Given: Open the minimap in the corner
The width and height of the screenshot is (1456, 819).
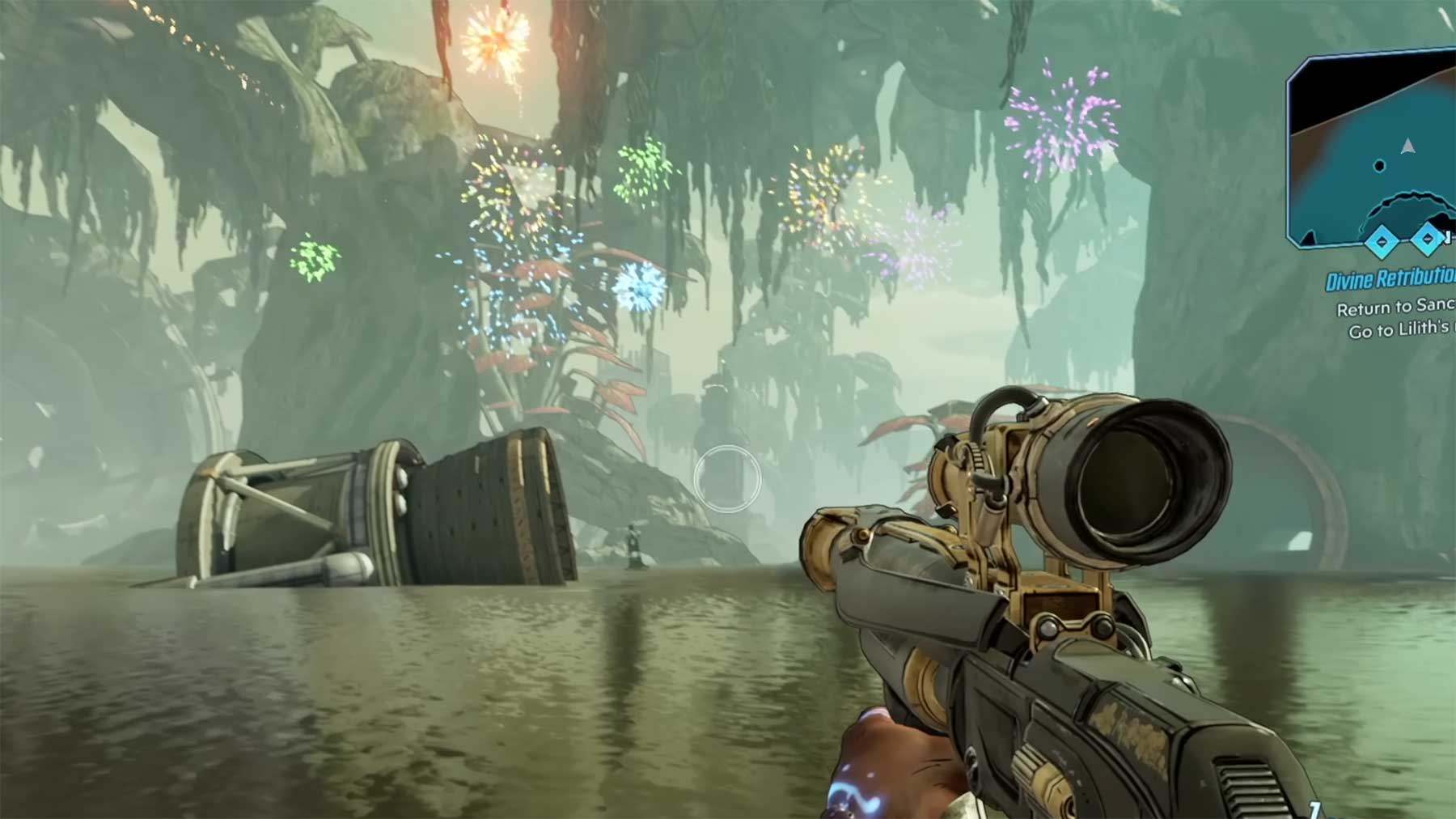Looking at the screenshot, I should 1375,150.
